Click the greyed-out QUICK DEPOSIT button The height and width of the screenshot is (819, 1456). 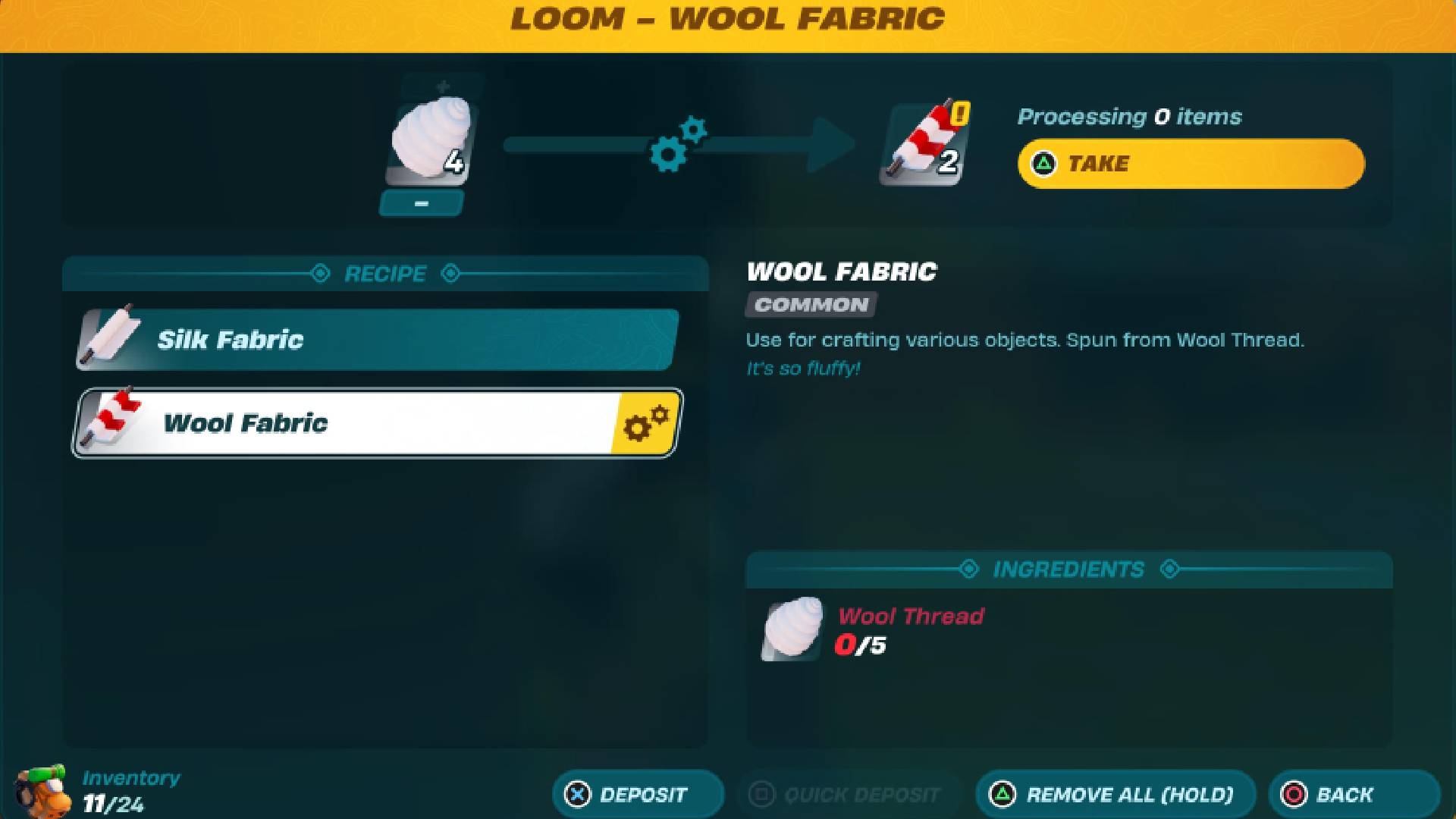coord(849,794)
